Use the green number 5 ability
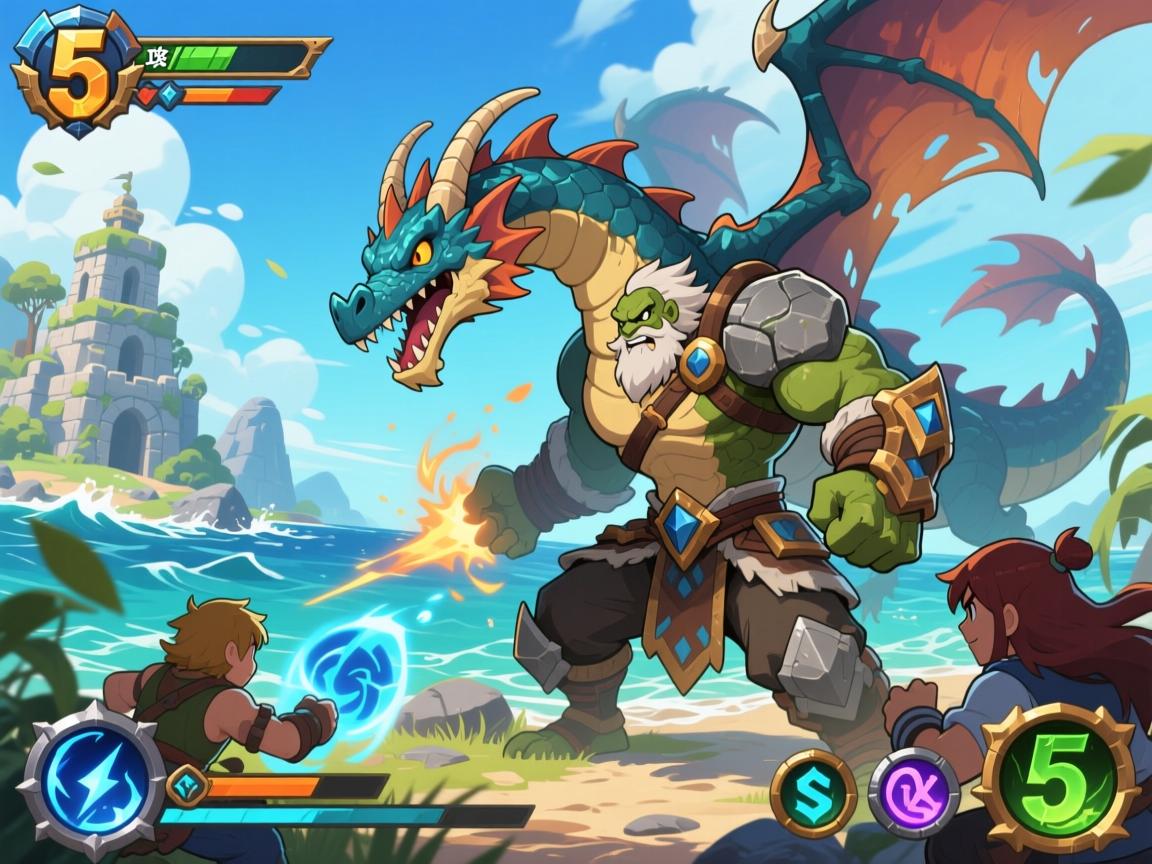 click(x=1059, y=780)
